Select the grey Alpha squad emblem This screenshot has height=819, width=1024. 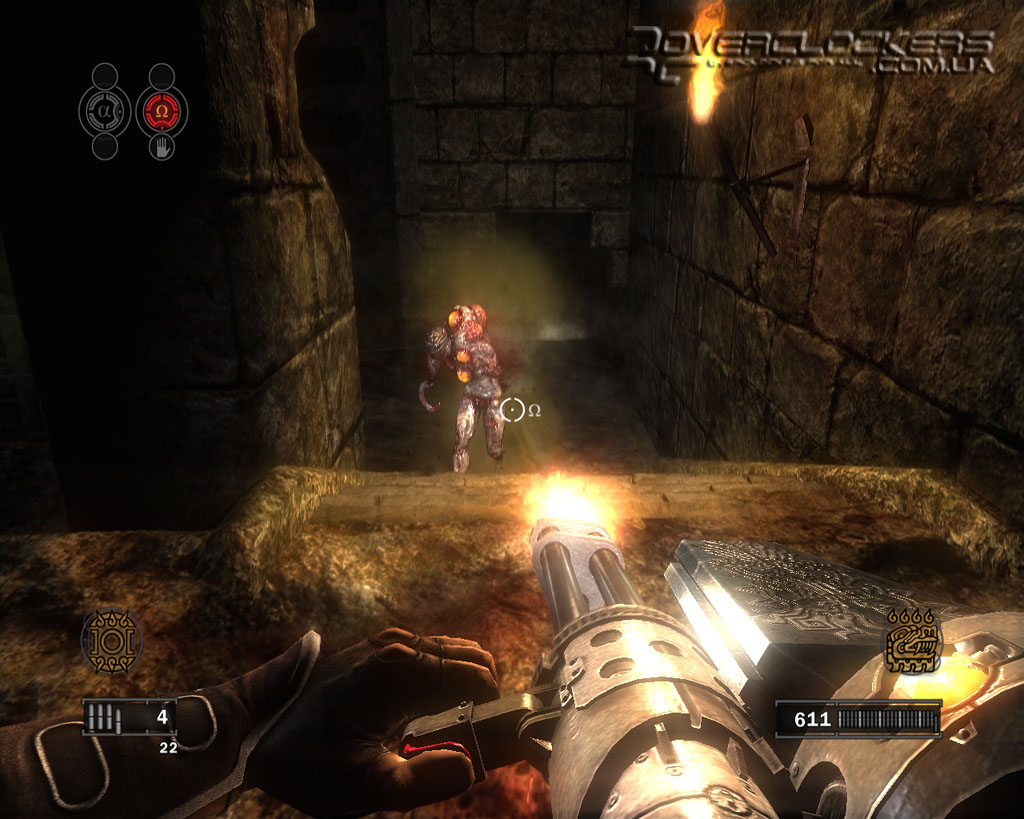[x=105, y=110]
